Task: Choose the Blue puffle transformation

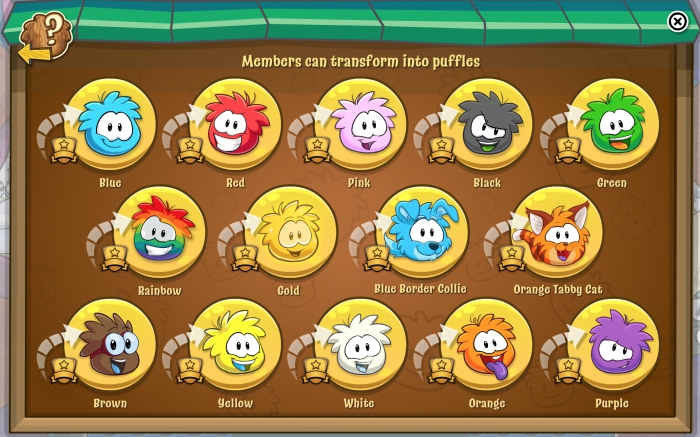Action: point(109,125)
